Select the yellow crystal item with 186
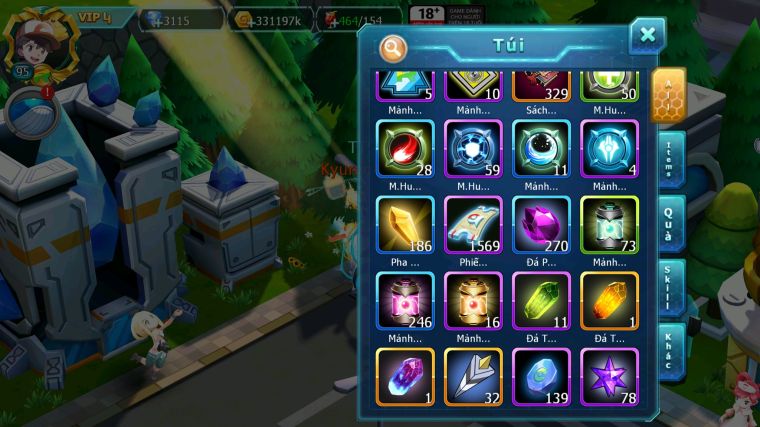Viewport: 760px width, 427px height. (x=405, y=225)
